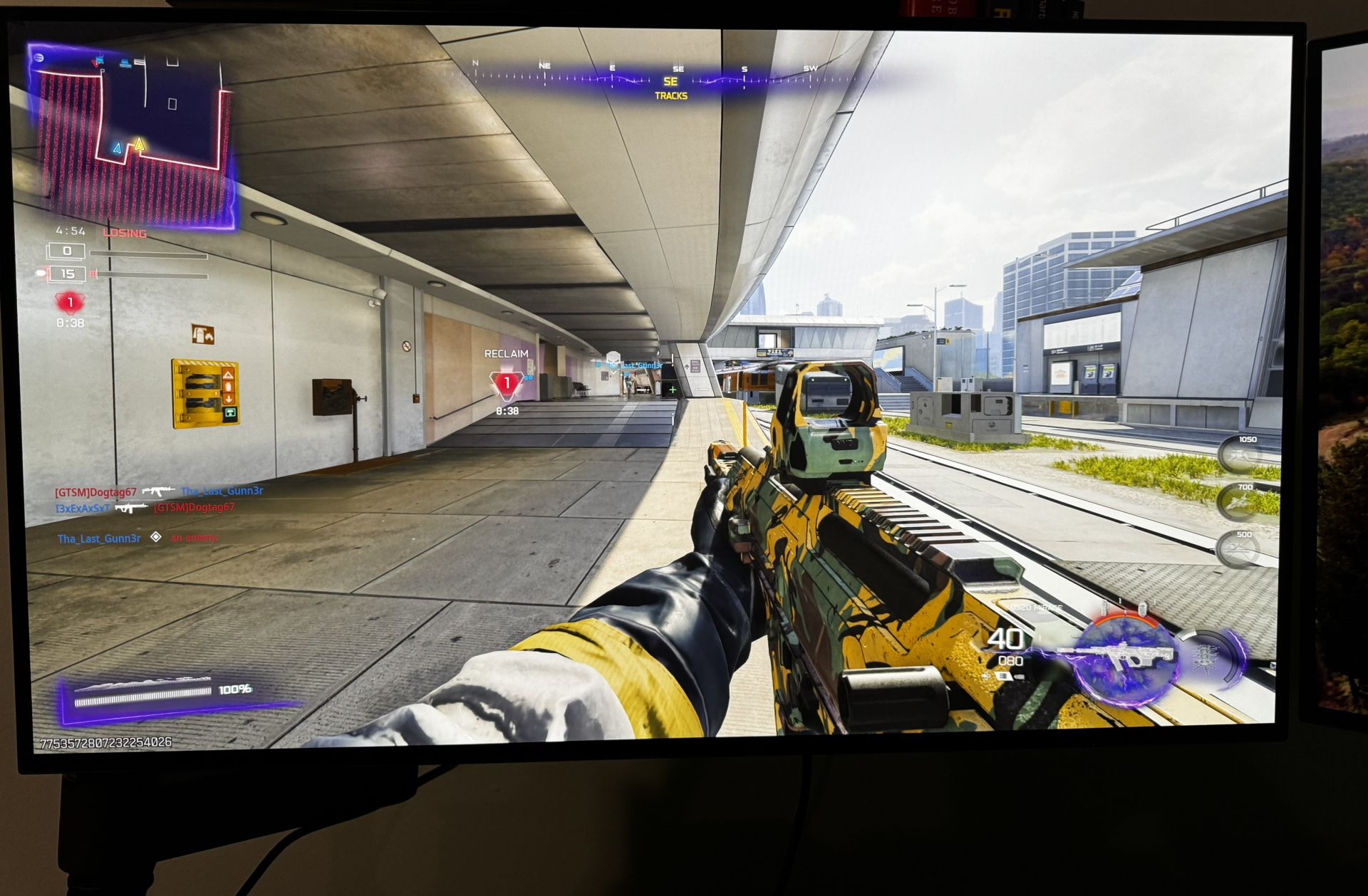
Task: Click the 4:54 match timer
Action: click(70, 231)
